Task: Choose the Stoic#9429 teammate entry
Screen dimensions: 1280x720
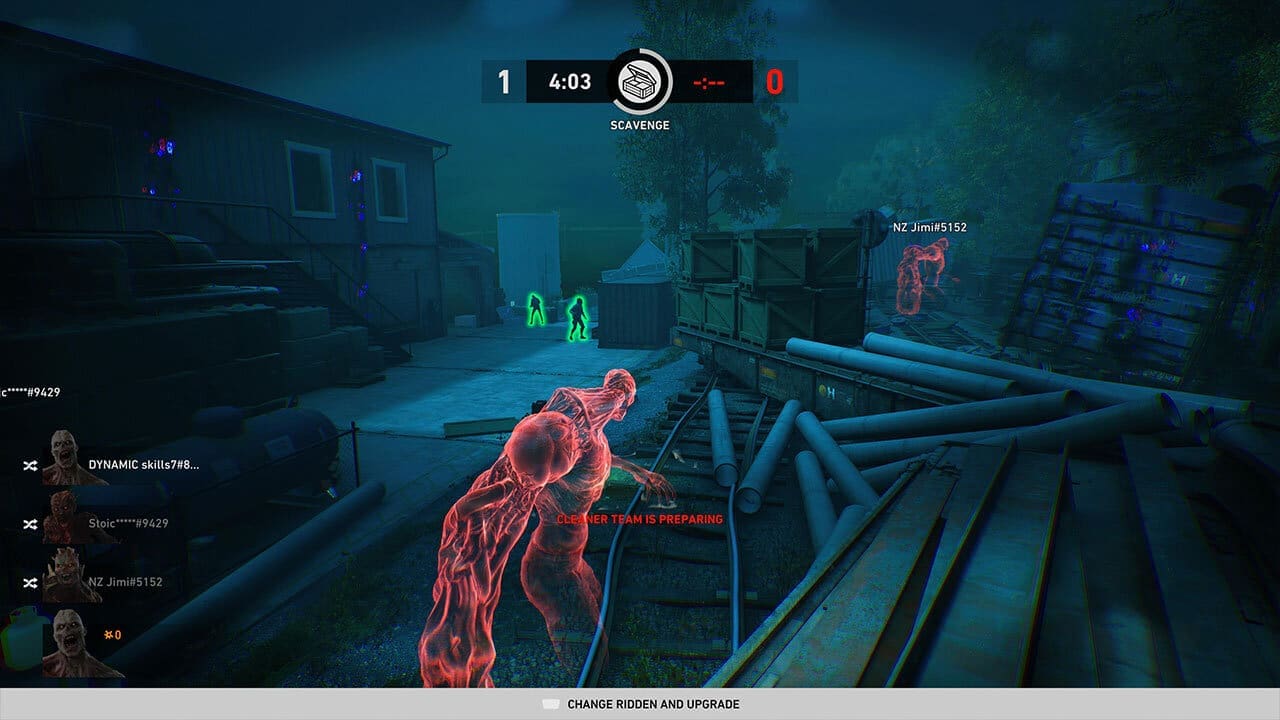Action: click(128, 523)
